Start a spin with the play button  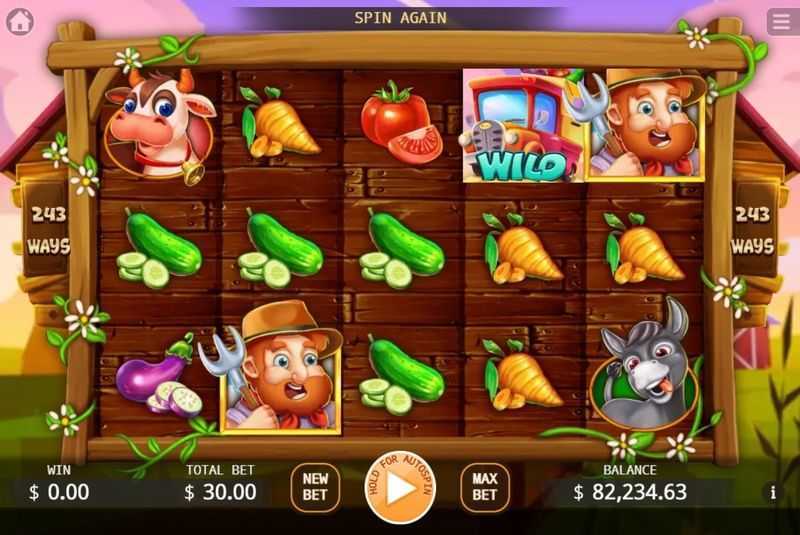pos(399,489)
